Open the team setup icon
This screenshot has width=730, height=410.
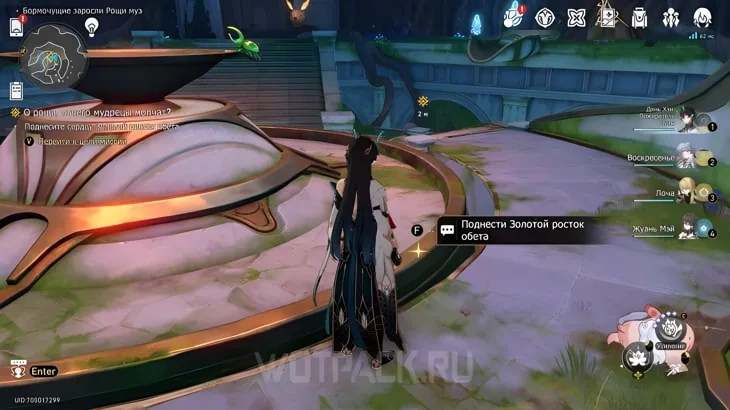point(671,18)
